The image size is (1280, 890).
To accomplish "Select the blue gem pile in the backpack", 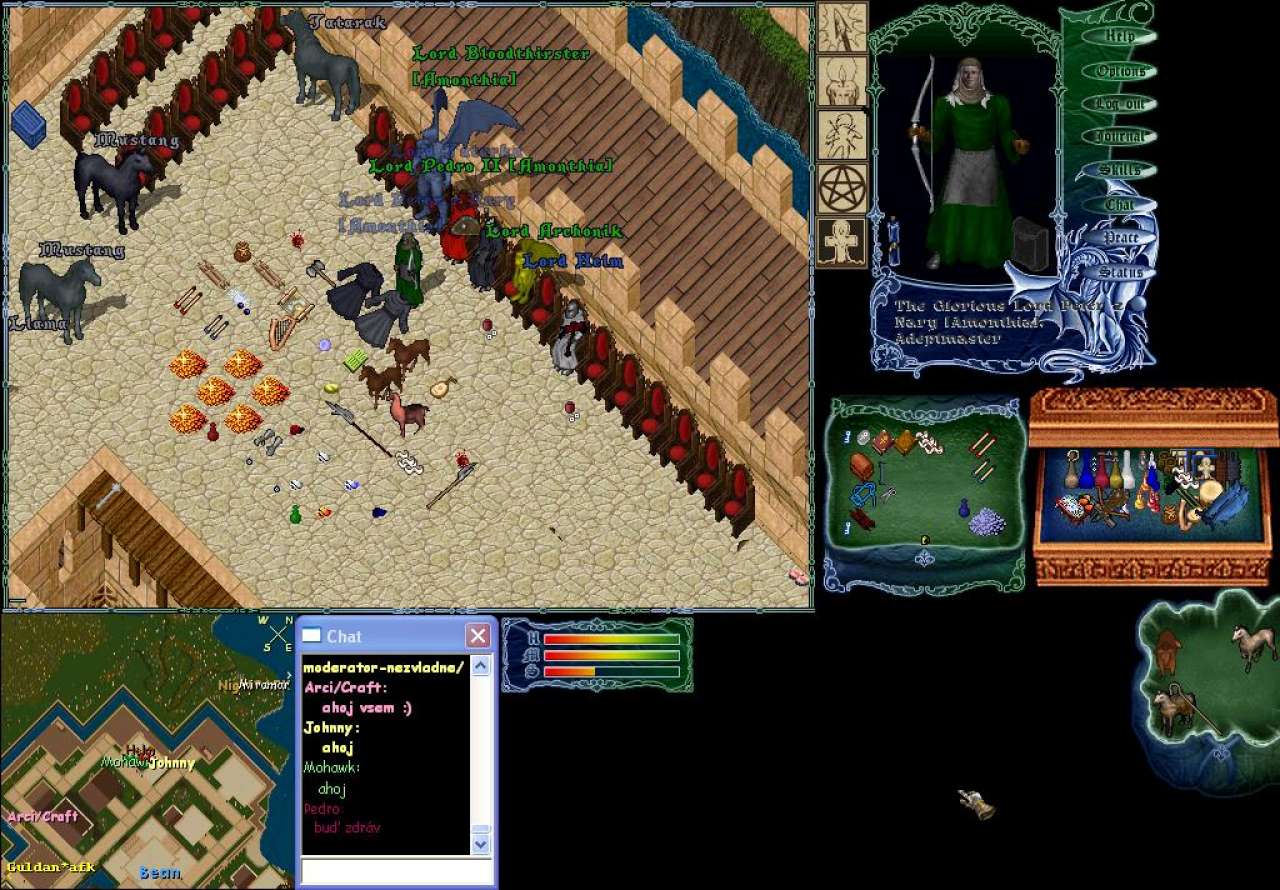I will pos(988,520).
